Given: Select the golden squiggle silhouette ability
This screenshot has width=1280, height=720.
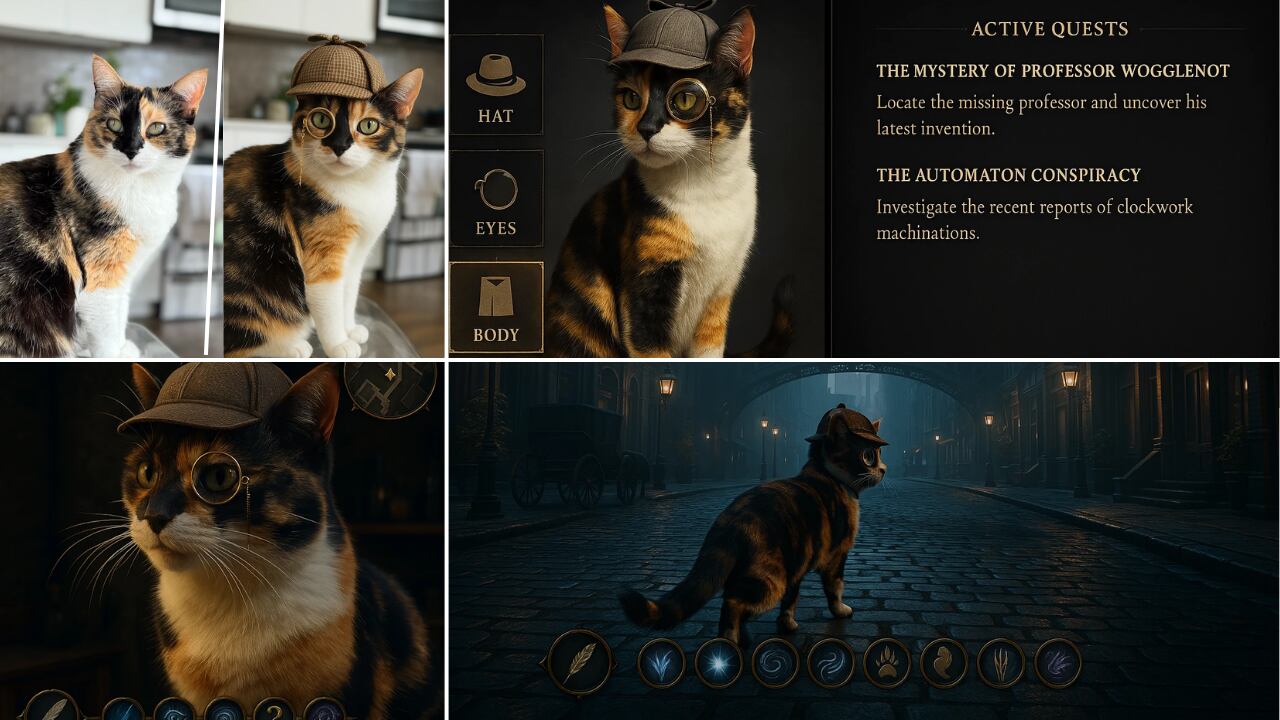Looking at the screenshot, I should tap(944, 663).
